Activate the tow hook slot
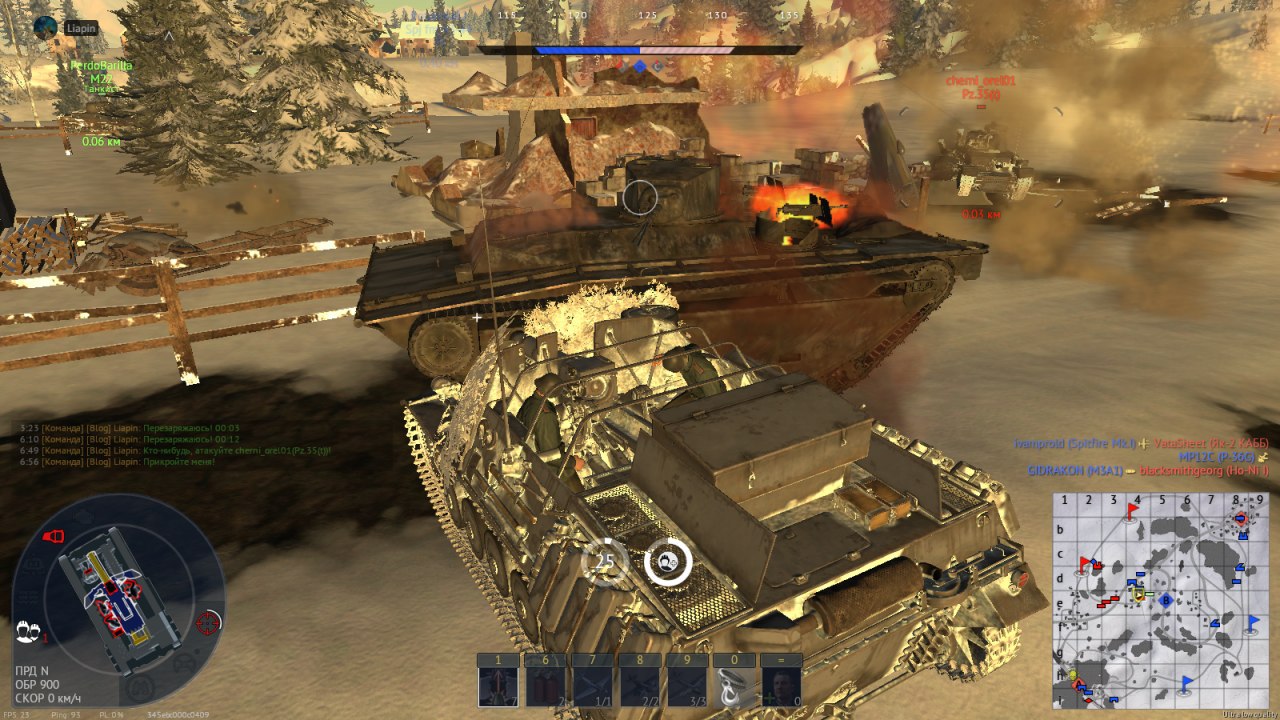 734,686
